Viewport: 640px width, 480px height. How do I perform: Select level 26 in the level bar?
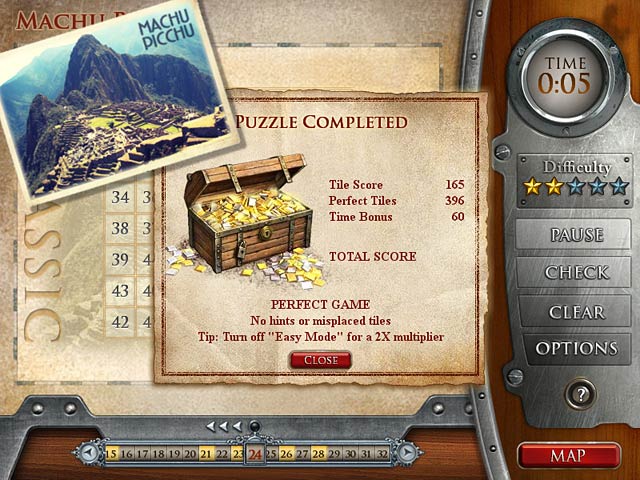tap(287, 454)
